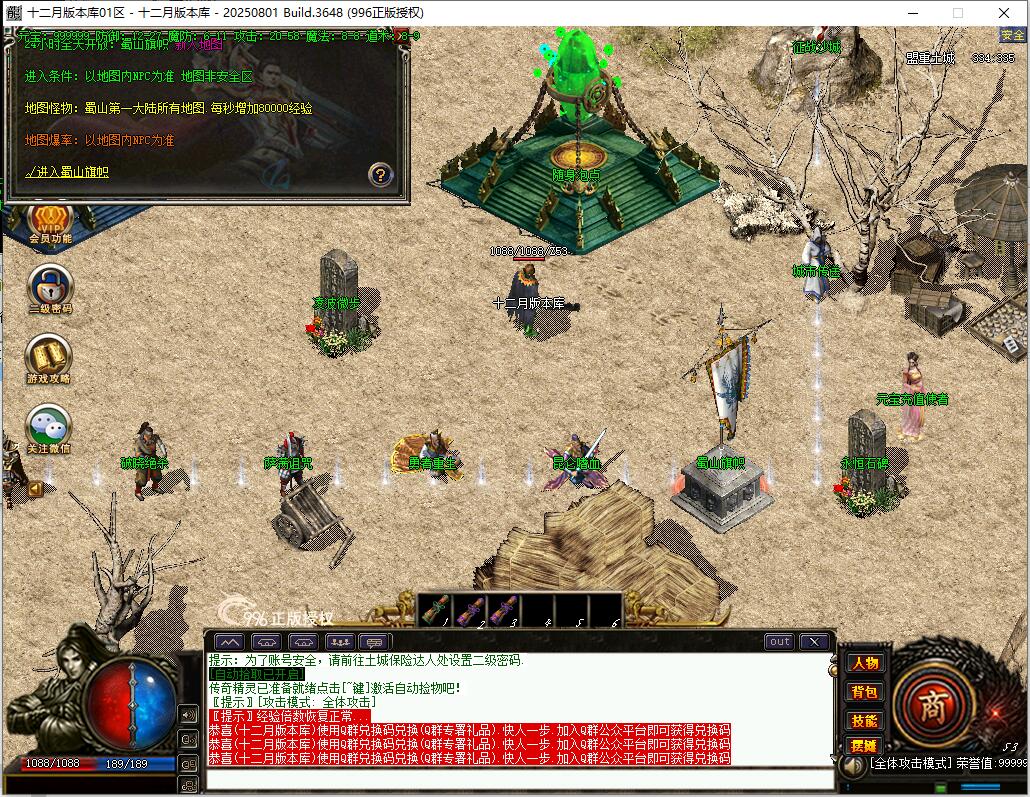This screenshot has height=797, width=1030.
Task: Use the purple scroll in hotbar slot 3
Action: (504, 610)
